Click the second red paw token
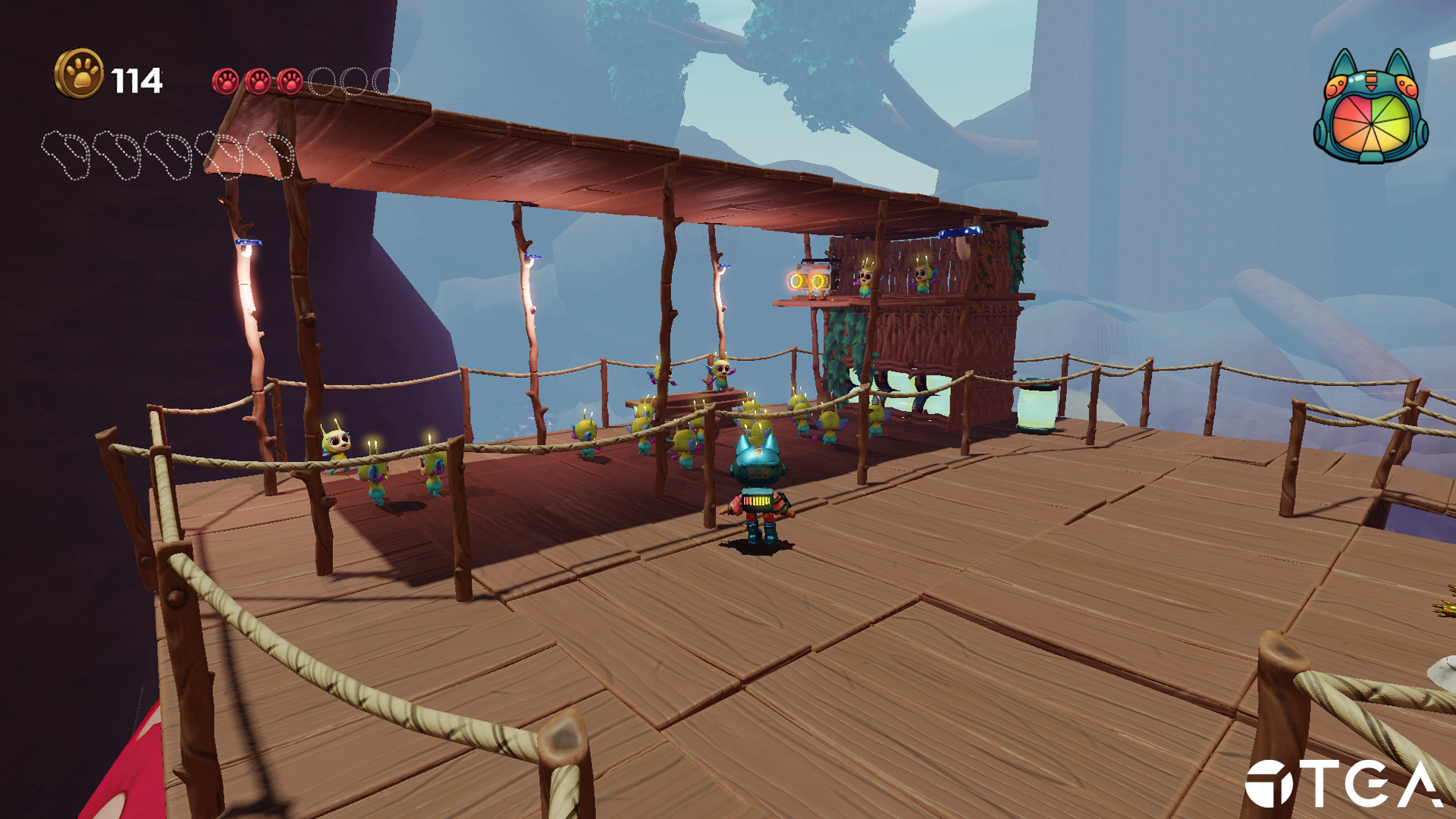1456x819 pixels. [258, 82]
